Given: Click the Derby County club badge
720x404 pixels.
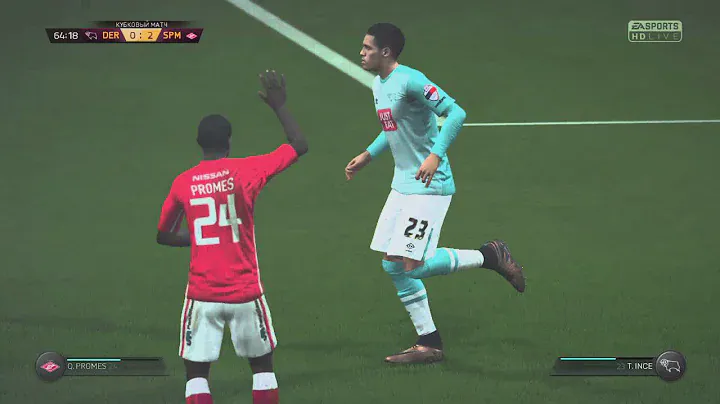Looking at the screenshot, I should point(670,366).
